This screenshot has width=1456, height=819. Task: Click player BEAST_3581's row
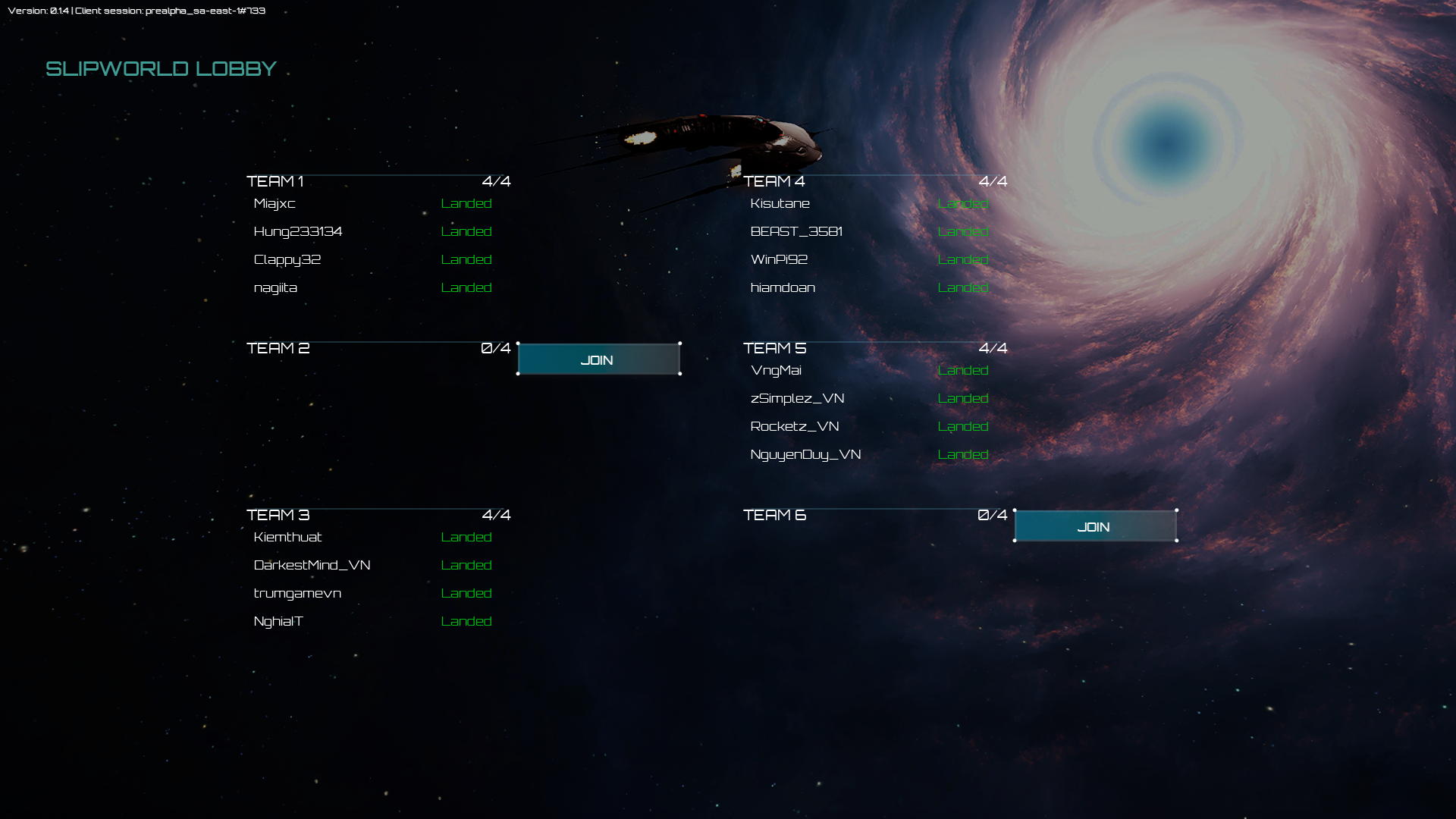coord(796,231)
